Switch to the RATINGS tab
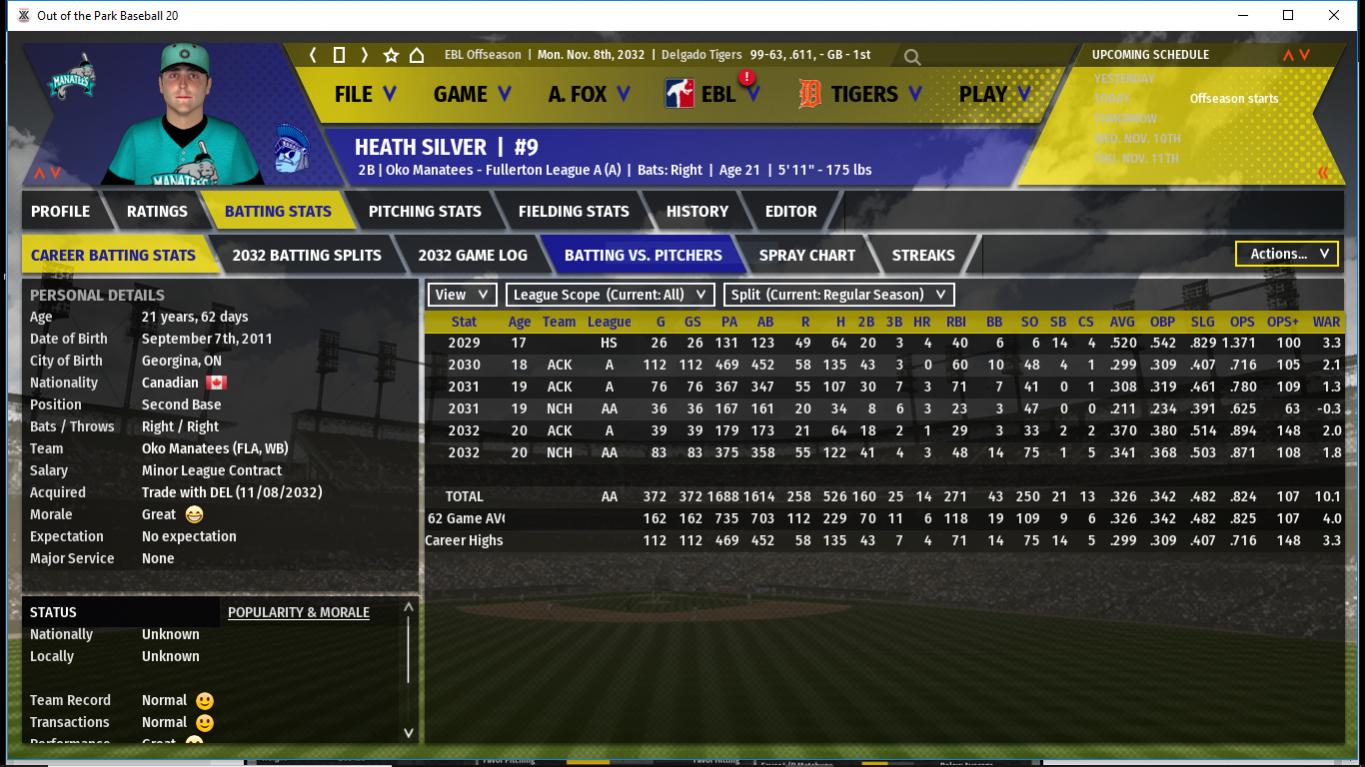This screenshot has height=767, width=1365. tap(157, 211)
